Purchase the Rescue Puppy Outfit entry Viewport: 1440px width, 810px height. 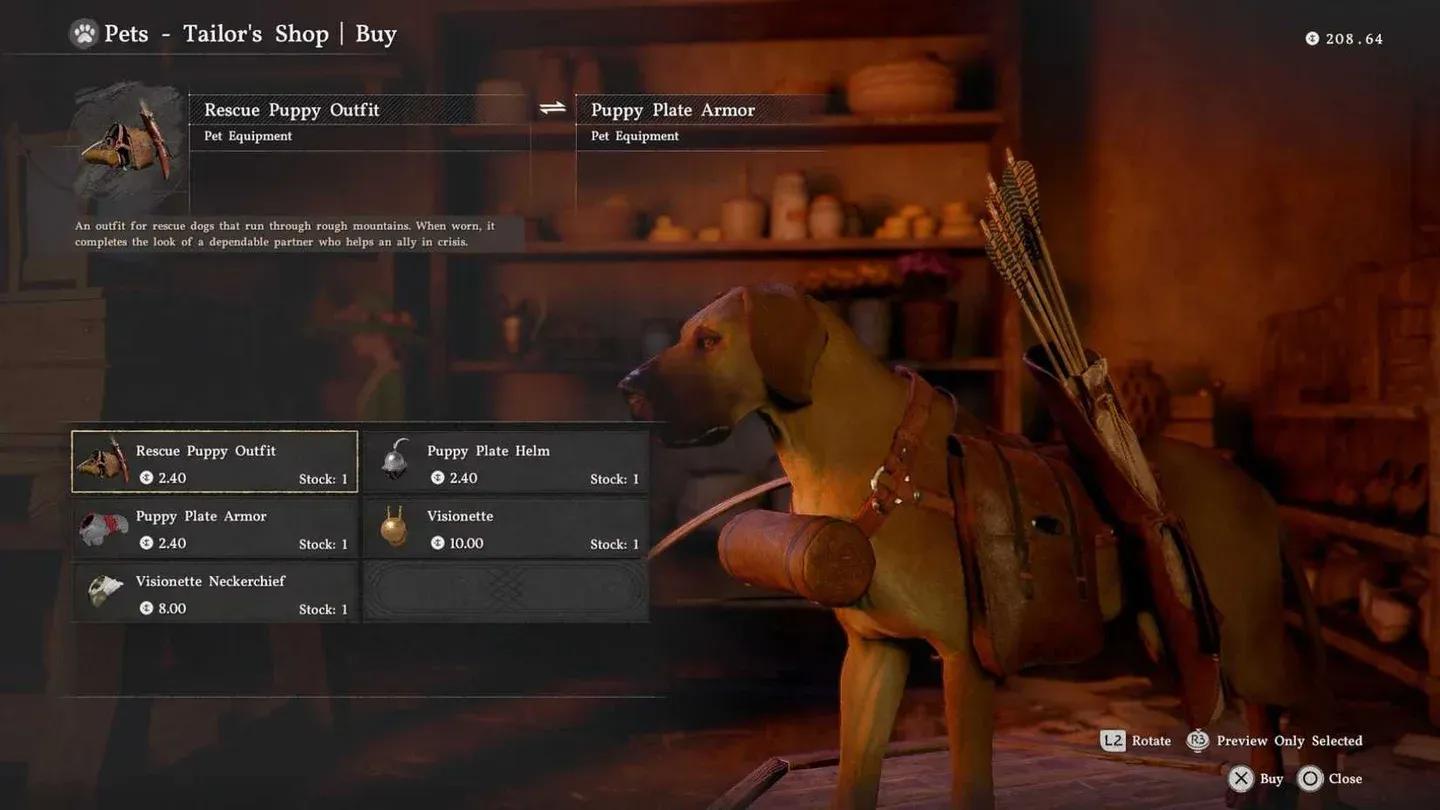pyautogui.click(x=213, y=462)
